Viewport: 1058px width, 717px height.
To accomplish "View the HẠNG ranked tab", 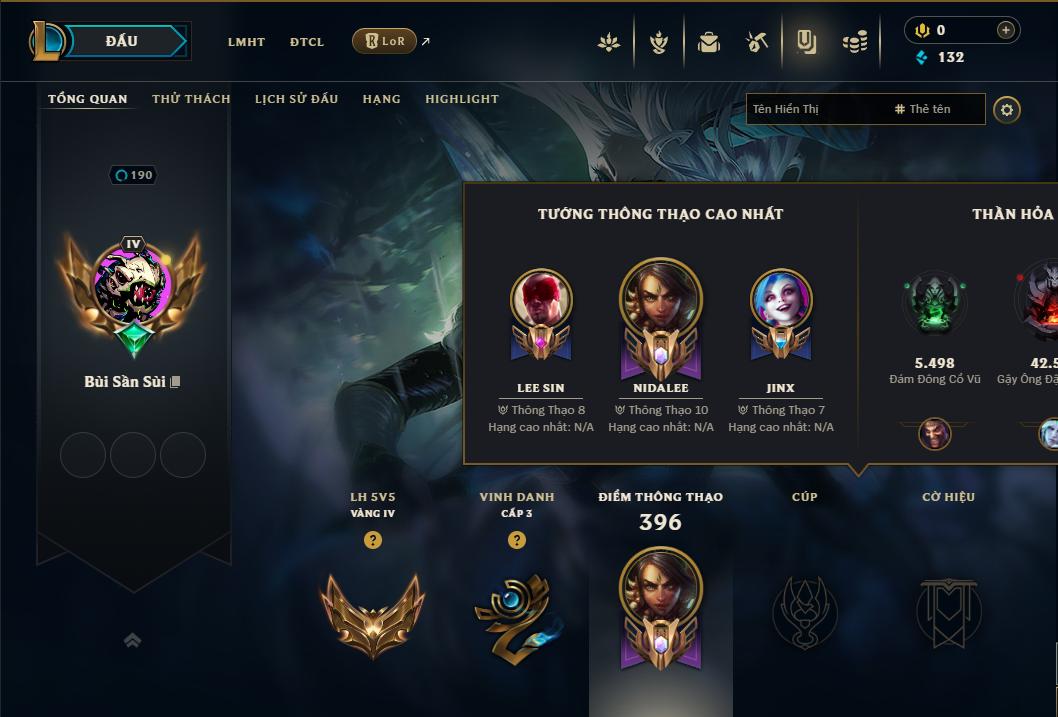I will [381, 99].
